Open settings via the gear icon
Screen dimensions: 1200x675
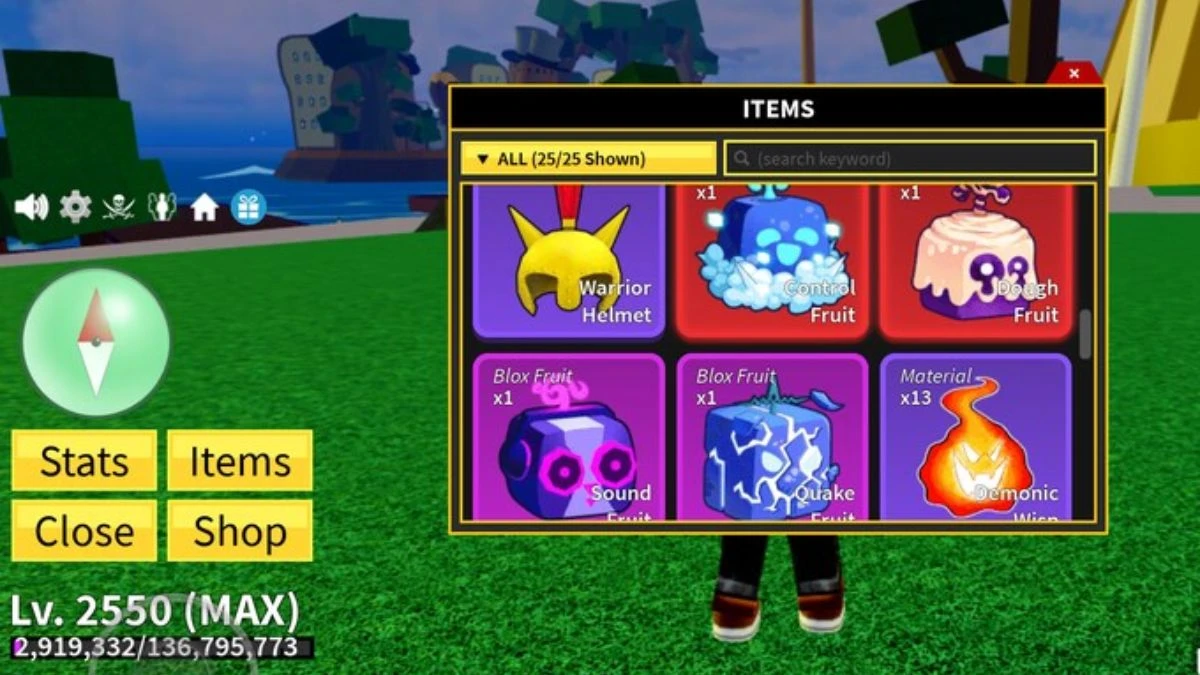pyautogui.click(x=75, y=207)
